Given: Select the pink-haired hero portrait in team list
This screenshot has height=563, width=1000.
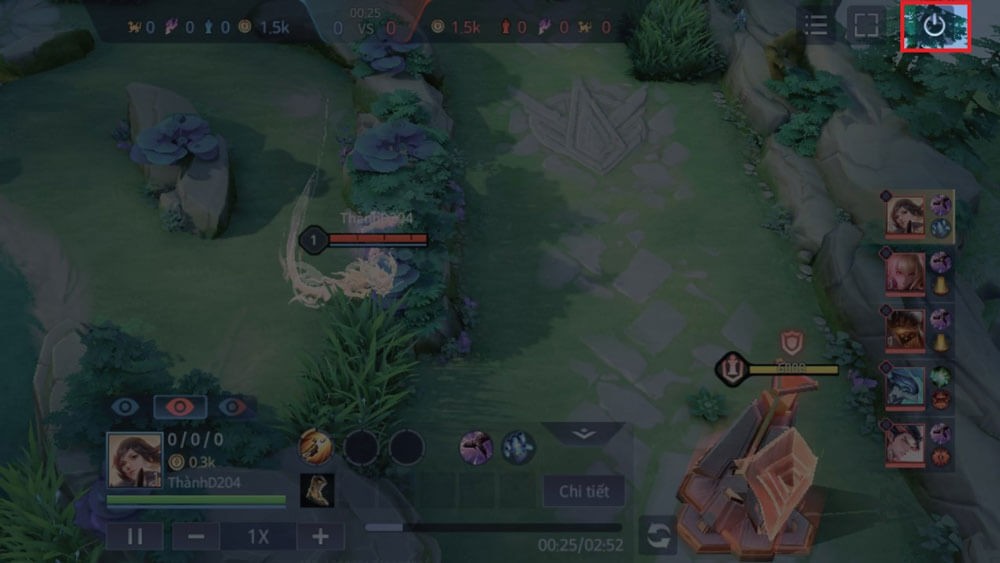Looking at the screenshot, I should (904, 271).
